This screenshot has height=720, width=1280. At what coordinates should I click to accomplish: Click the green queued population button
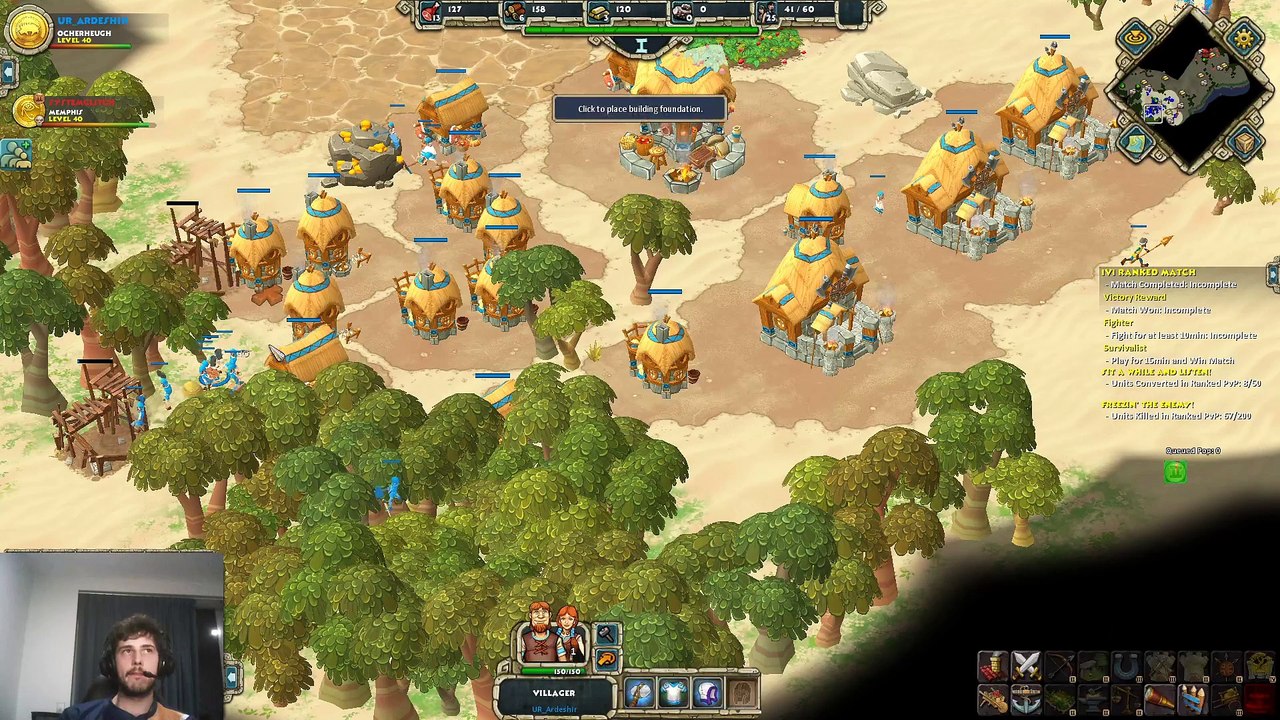point(1176,472)
